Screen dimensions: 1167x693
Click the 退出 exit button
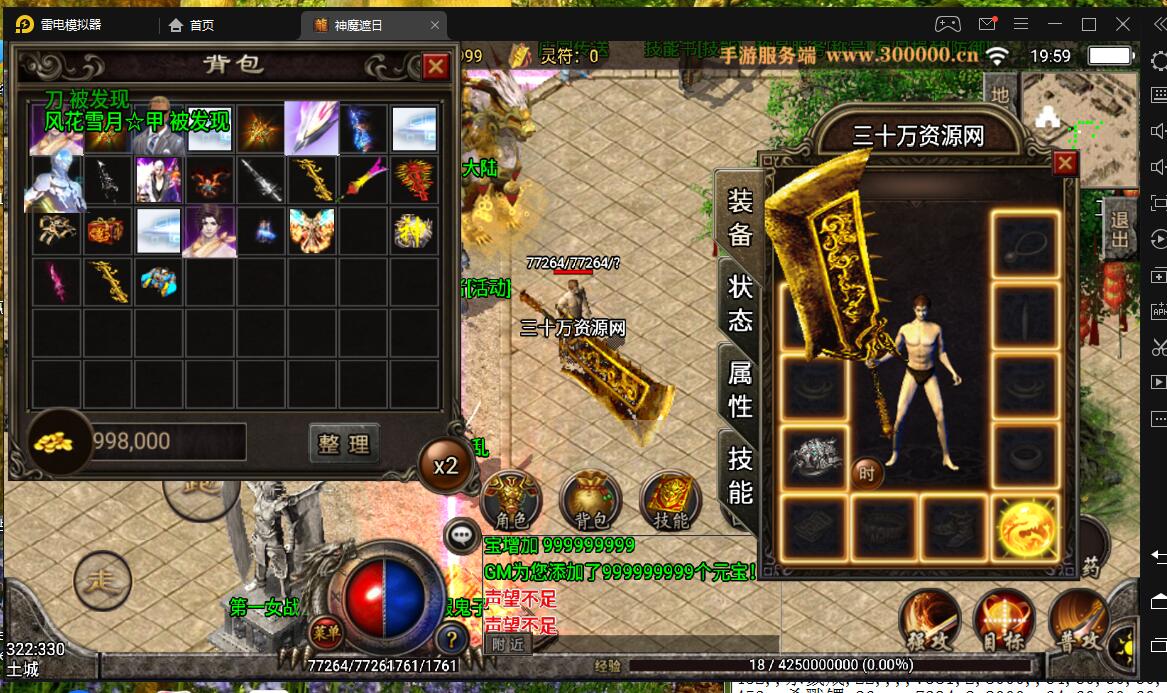coord(1119,229)
